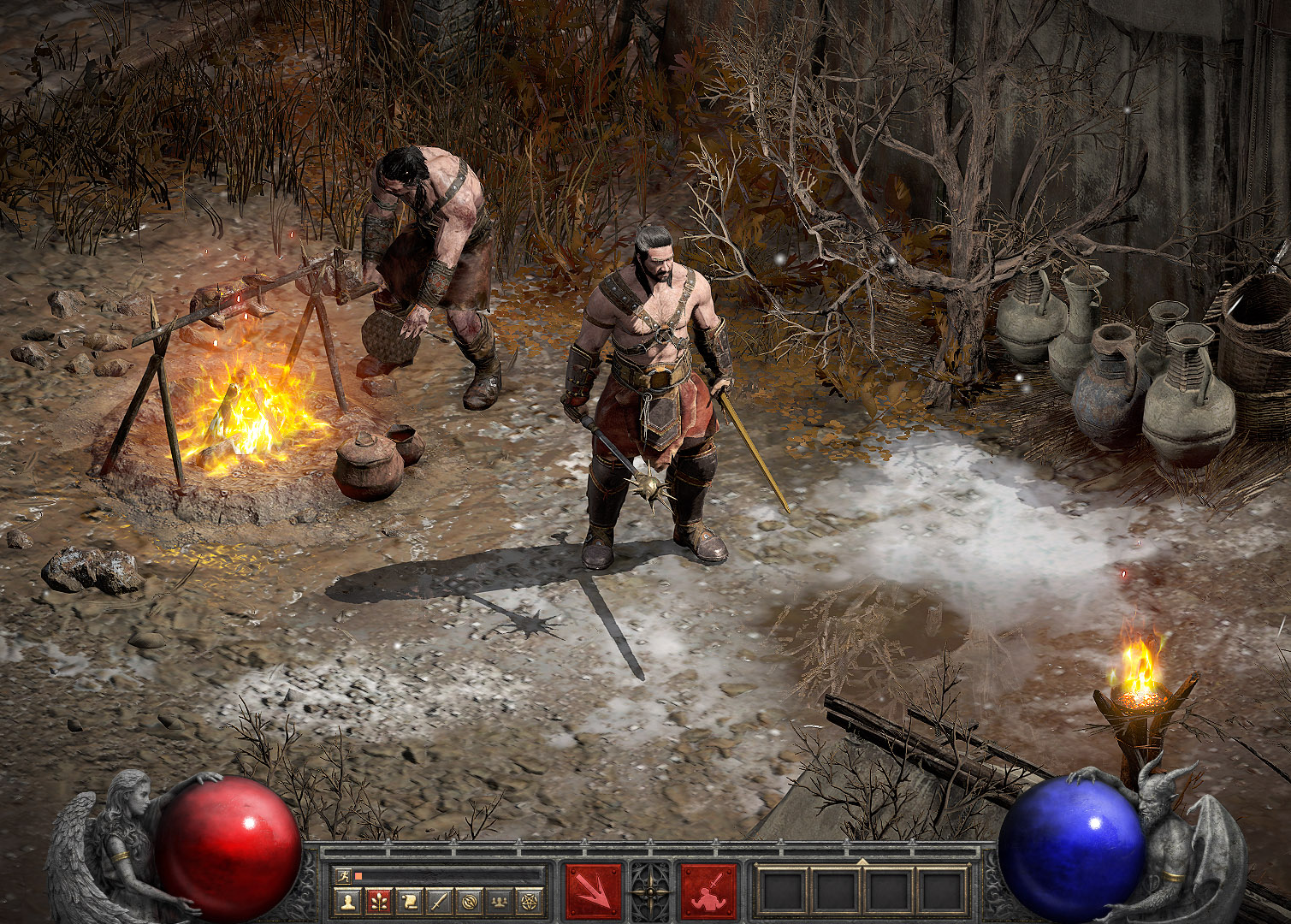Select the right skill with sword and figure

[x=708, y=891]
